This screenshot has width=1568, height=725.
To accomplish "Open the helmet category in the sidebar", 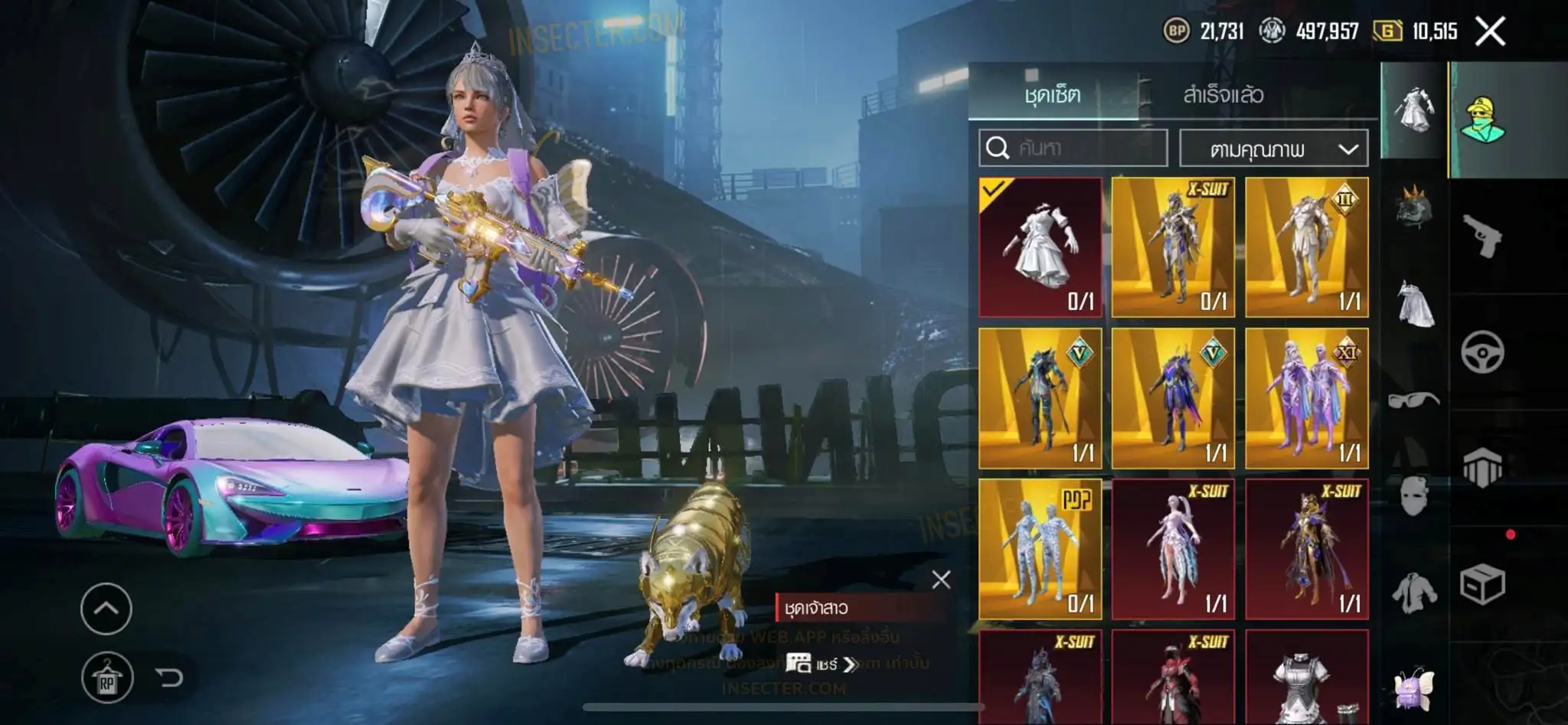I will (1413, 207).
